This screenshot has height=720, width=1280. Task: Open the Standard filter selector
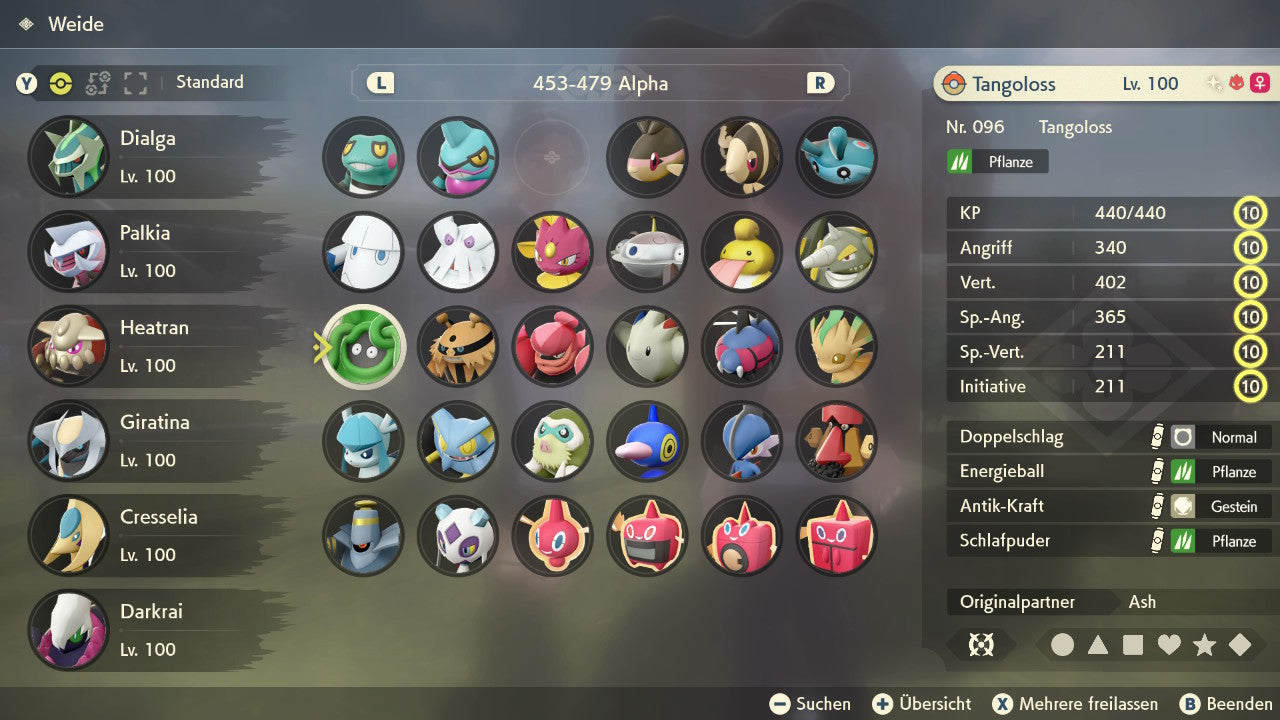point(209,83)
